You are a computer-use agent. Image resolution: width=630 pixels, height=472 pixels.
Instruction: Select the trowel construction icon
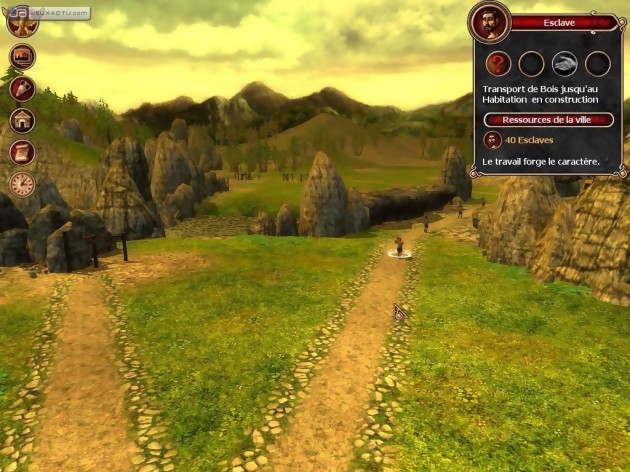coord(22,88)
